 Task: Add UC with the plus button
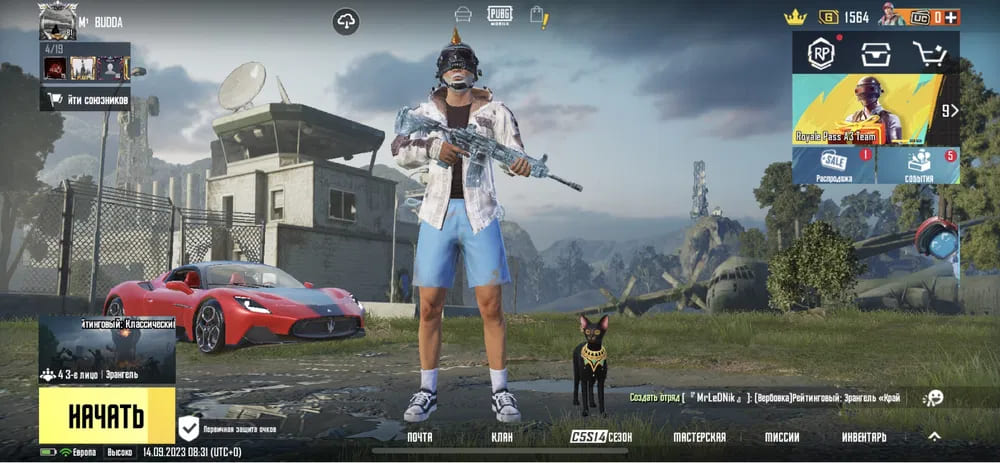click(x=952, y=17)
